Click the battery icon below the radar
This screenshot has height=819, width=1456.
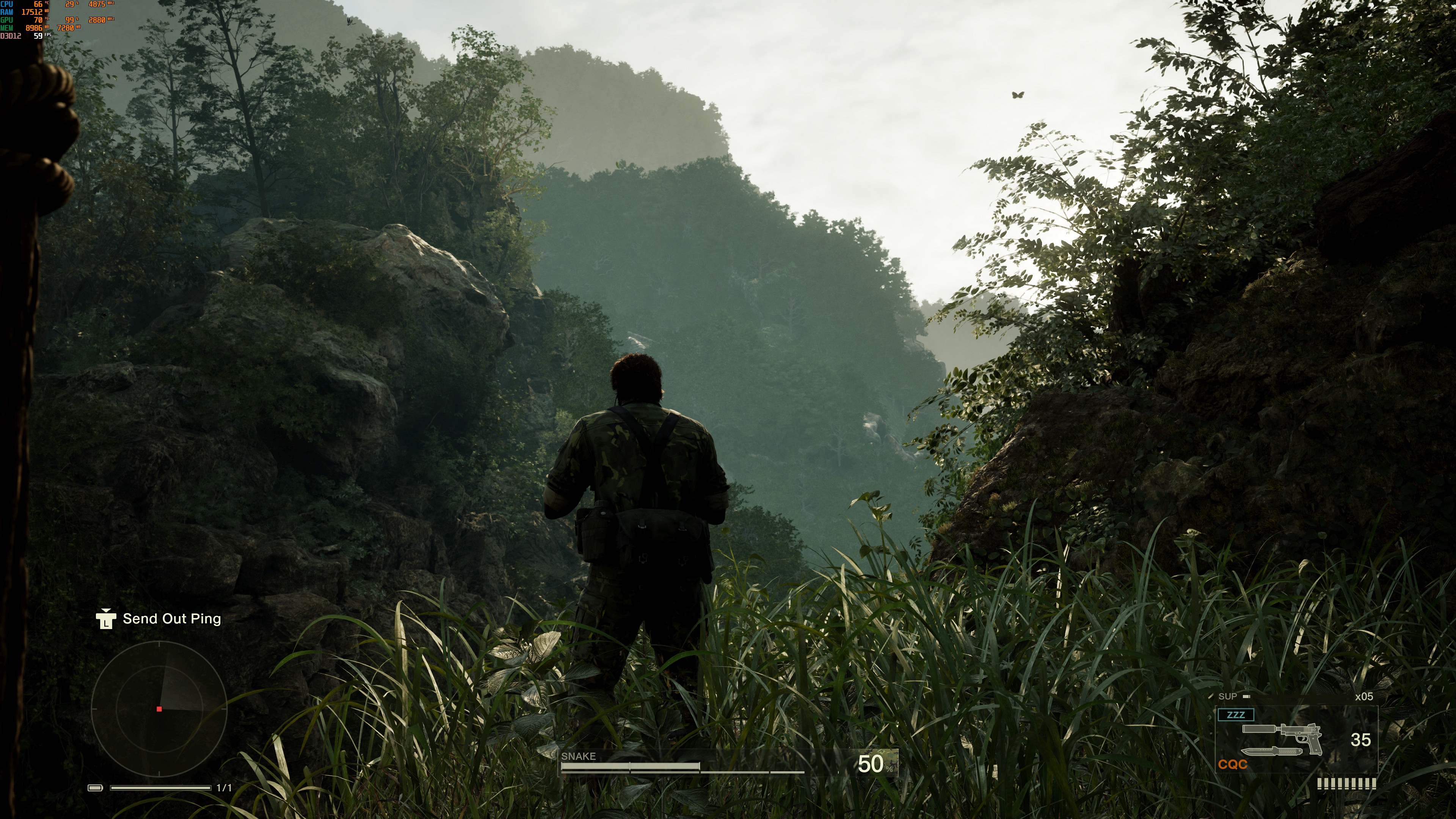(x=95, y=788)
